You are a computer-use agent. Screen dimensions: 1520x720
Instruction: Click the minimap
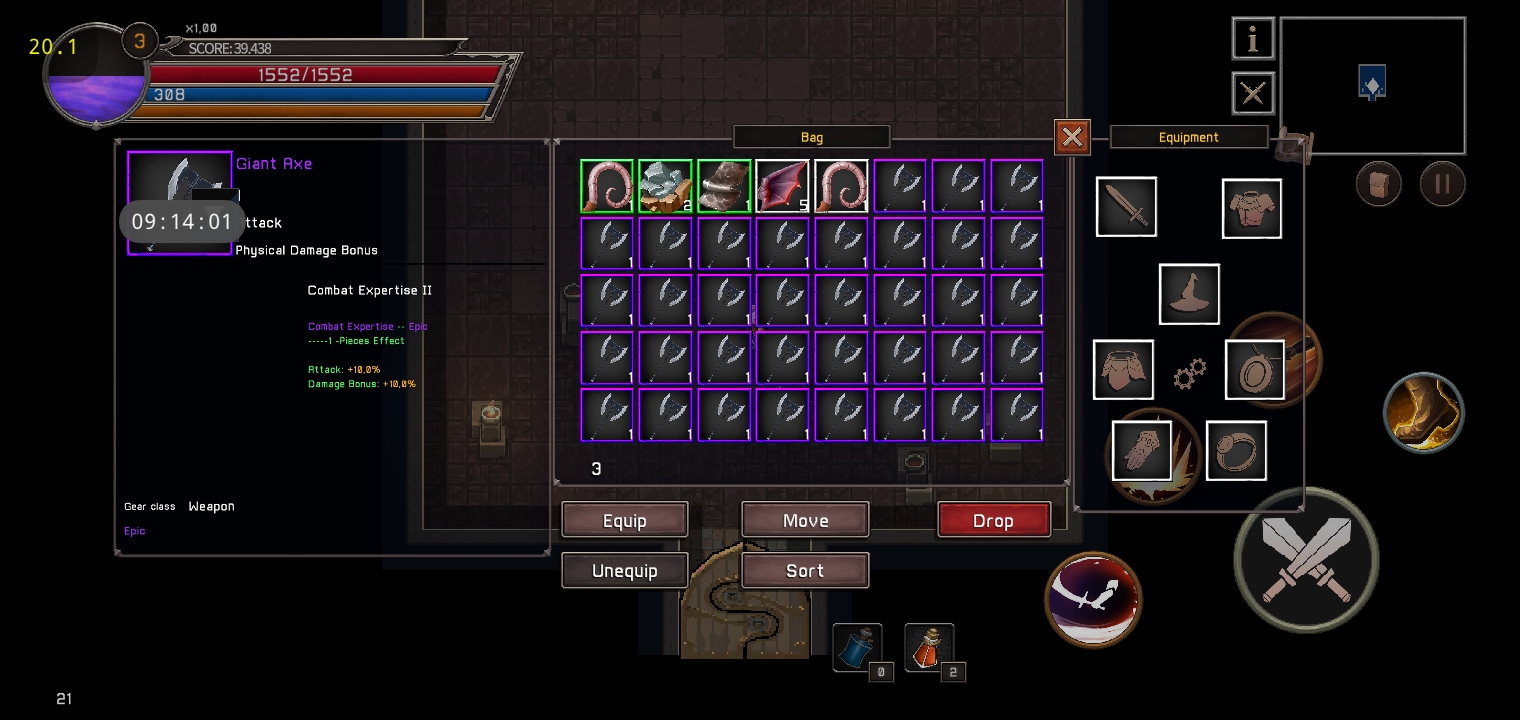point(1372,85)
